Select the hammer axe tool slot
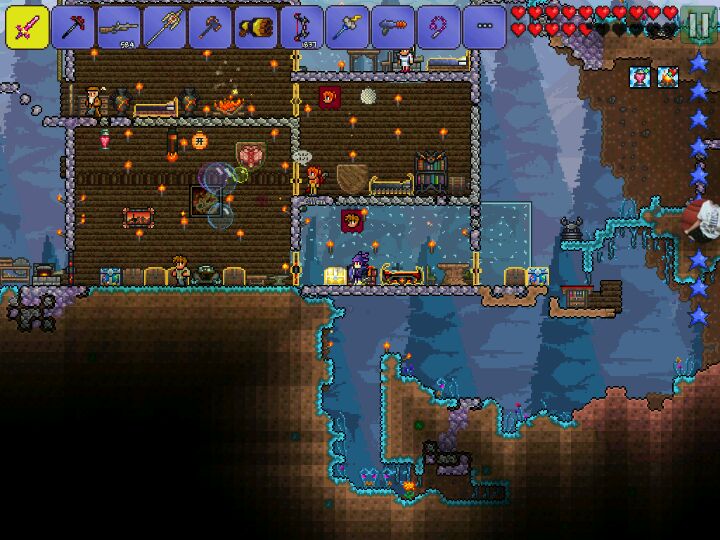720x540 pixels. 210,27
